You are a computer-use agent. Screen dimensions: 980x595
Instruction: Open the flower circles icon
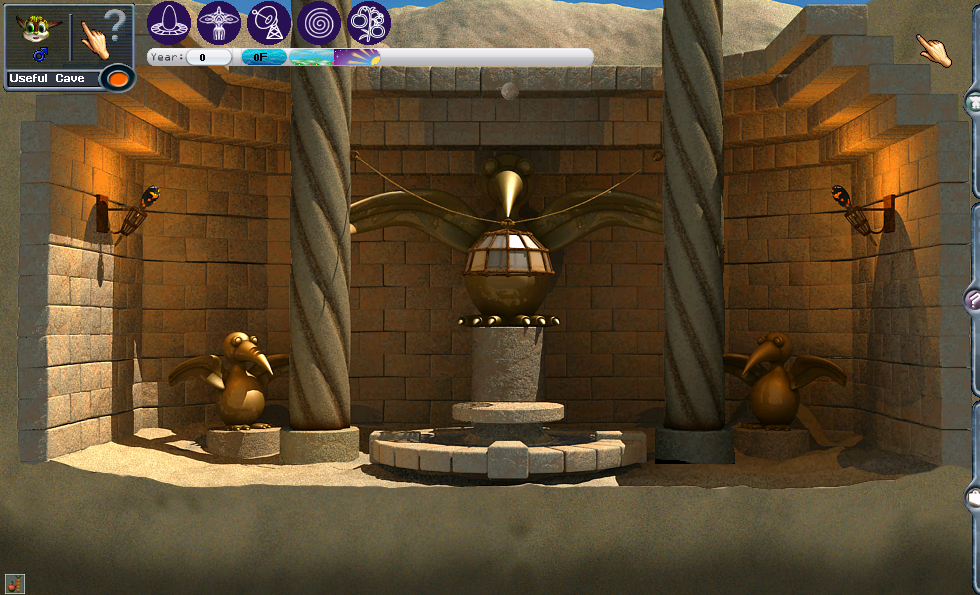tap(369, 22)
